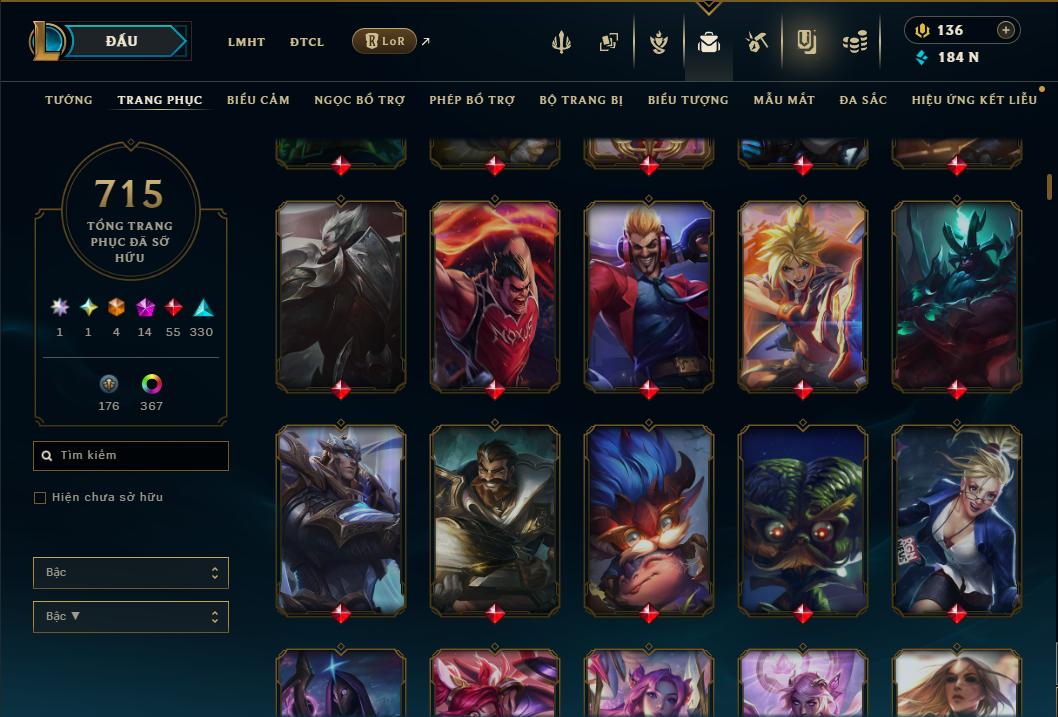Choose the blue-haired Heimerdinger skin
1058x717 pixels.
pyautogui.click(x=649, y=518)
